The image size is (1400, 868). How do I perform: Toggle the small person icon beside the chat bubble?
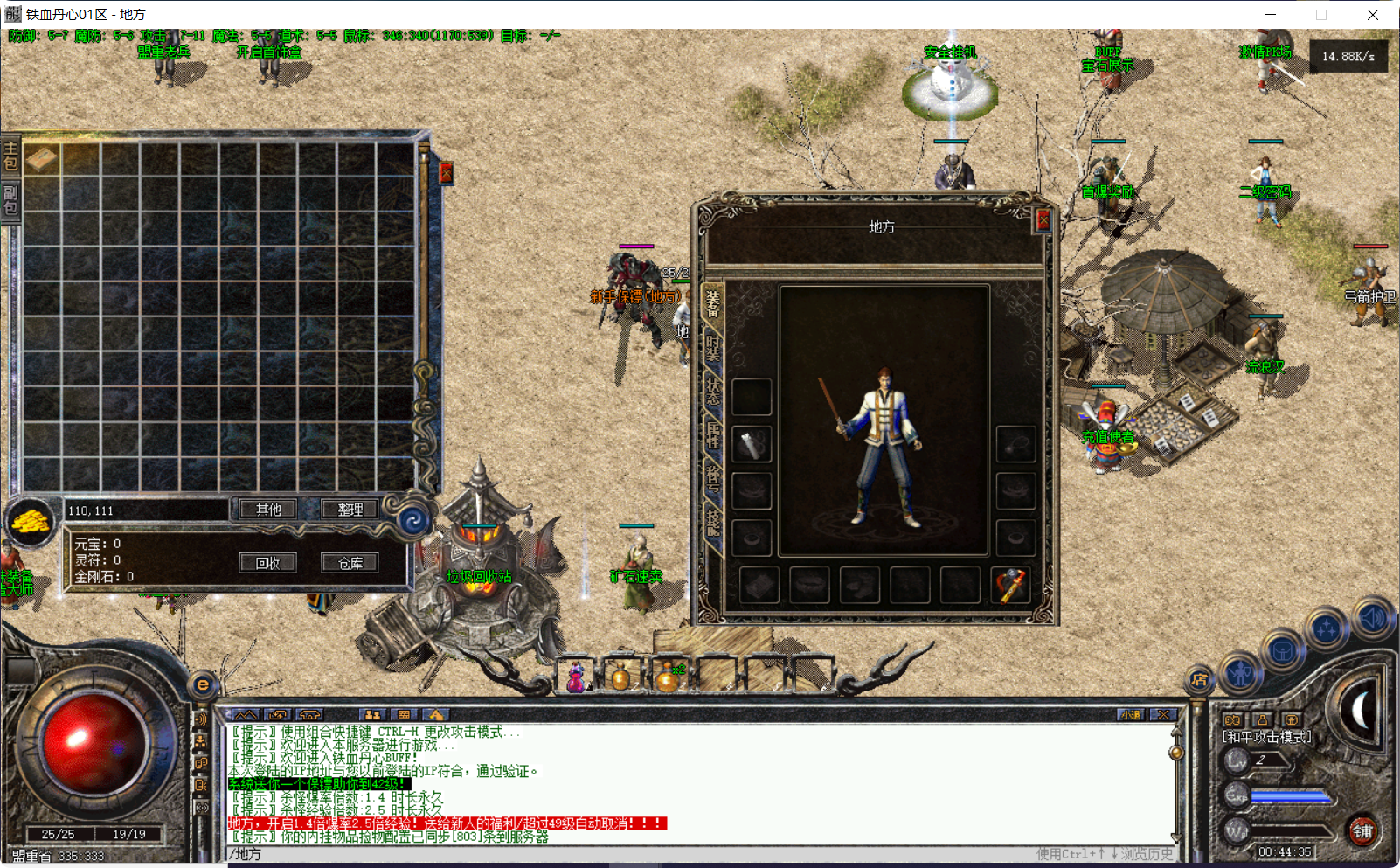pos(1262,719)
